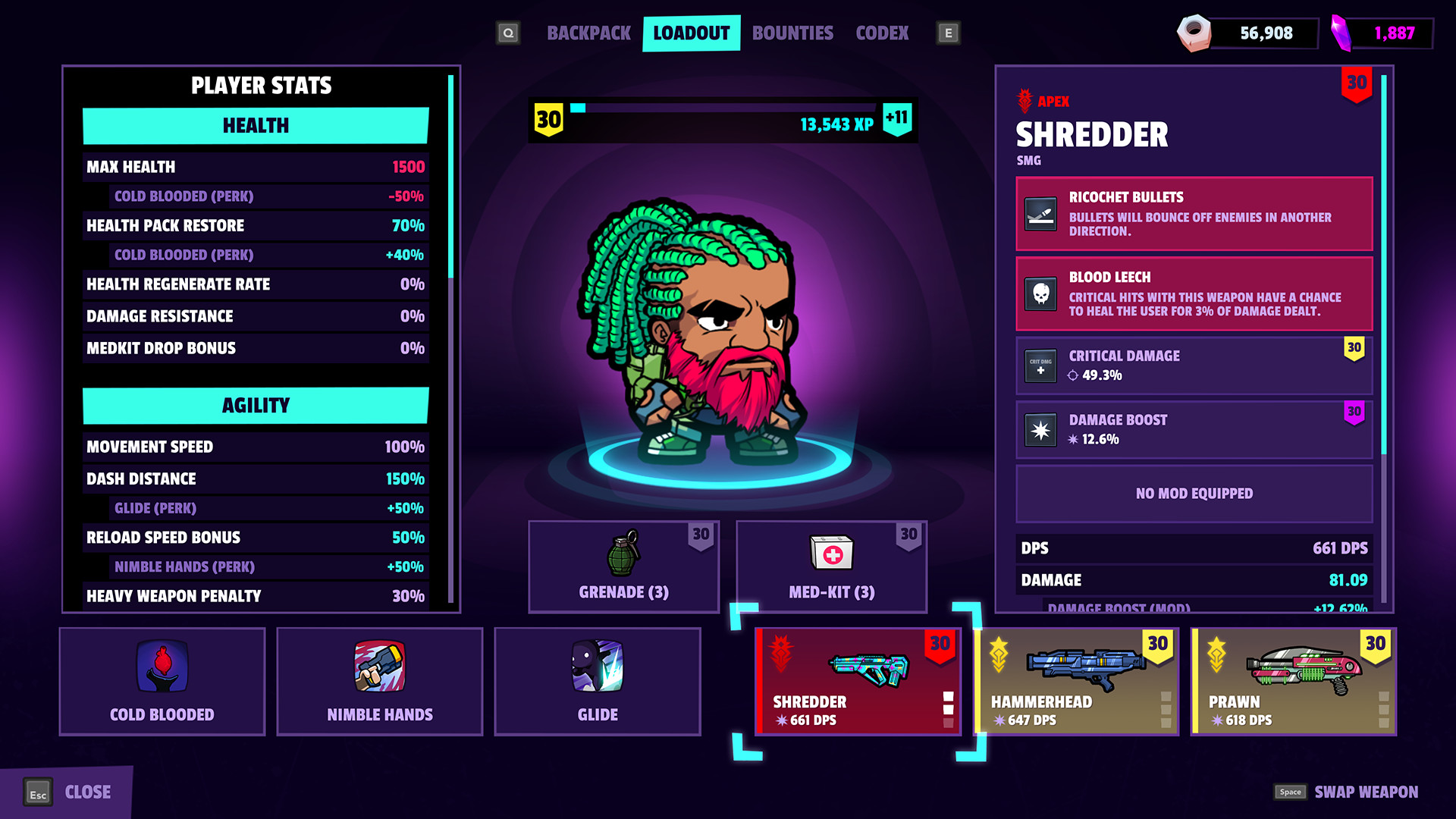This screenshot has width=1456, height=819.
Task: Select the Blood Leech trait panel
Action: click(x=1194, y=293)
